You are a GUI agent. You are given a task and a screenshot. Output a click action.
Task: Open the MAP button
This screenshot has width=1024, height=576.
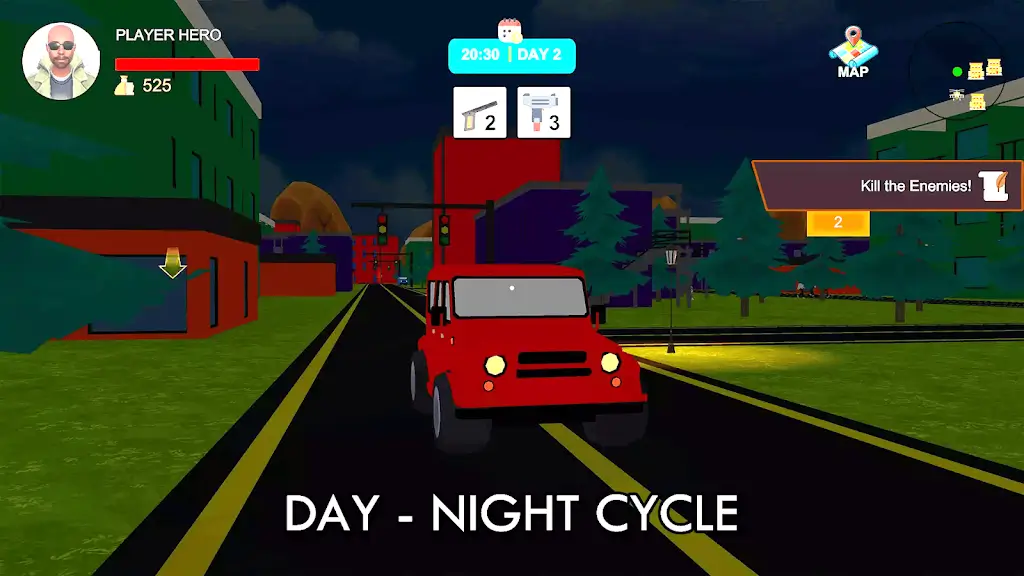(852, 52)
